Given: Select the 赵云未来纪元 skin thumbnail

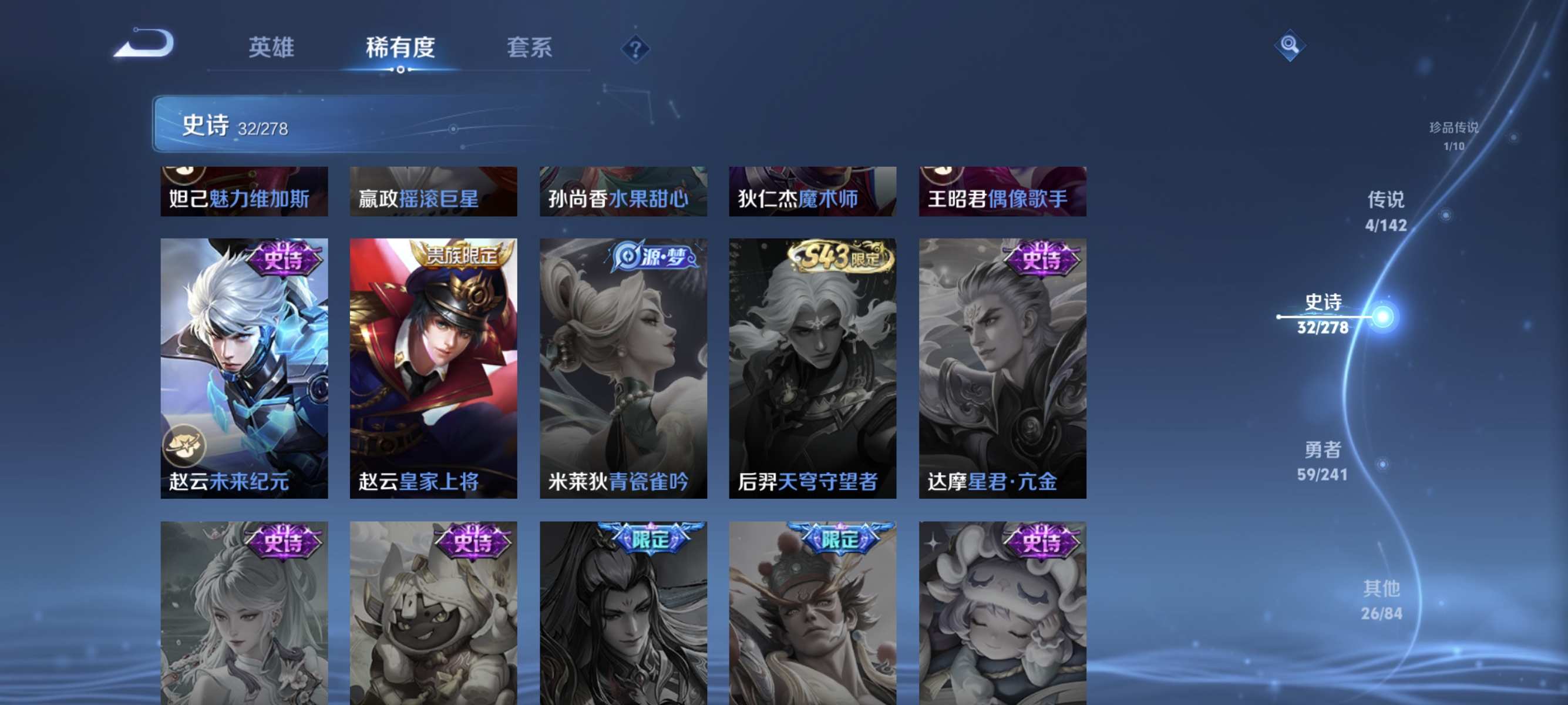Looking at the screenshot, I should click(x=244, y=365).
